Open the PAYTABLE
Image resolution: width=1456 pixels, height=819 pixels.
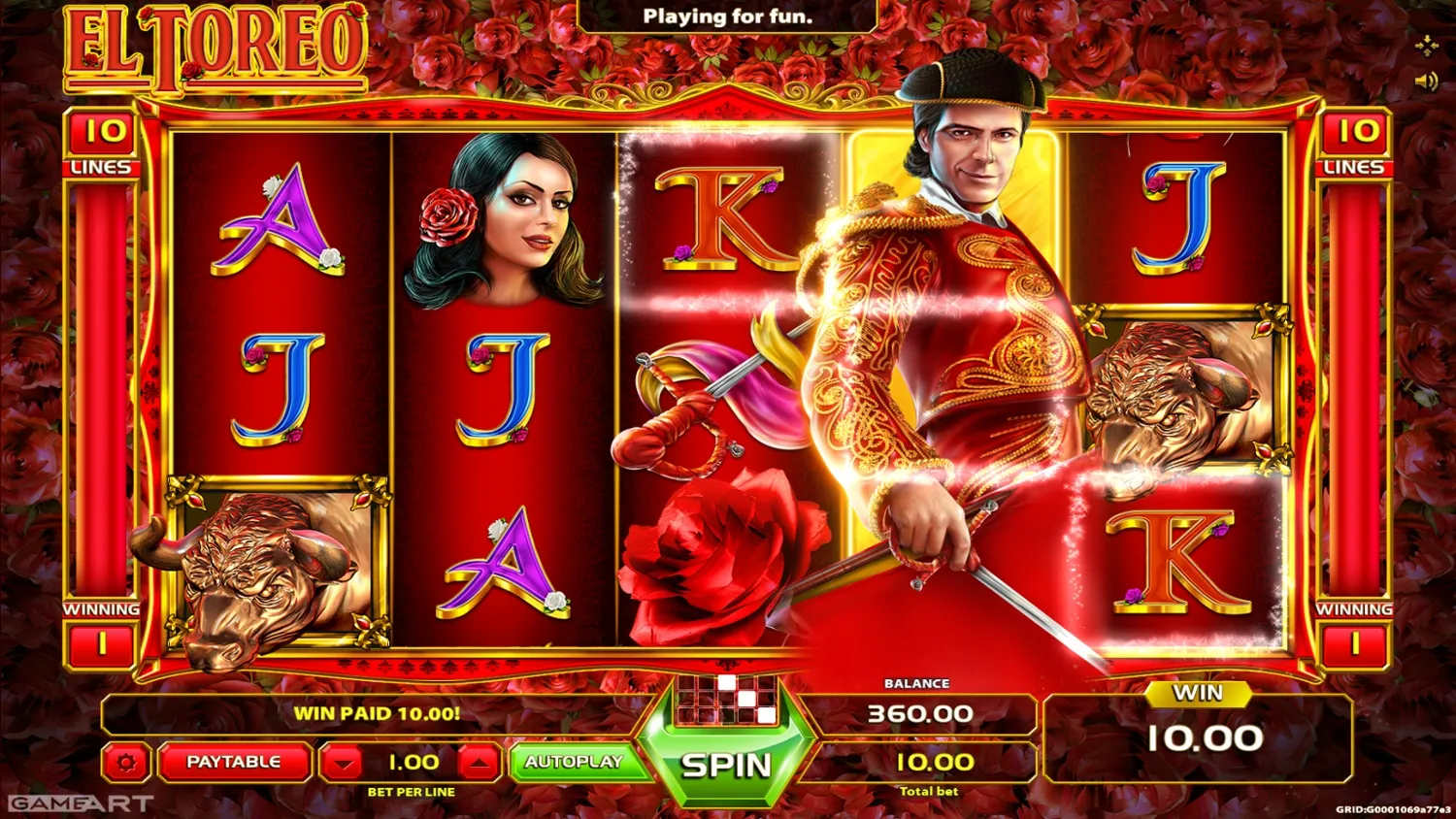236,763
